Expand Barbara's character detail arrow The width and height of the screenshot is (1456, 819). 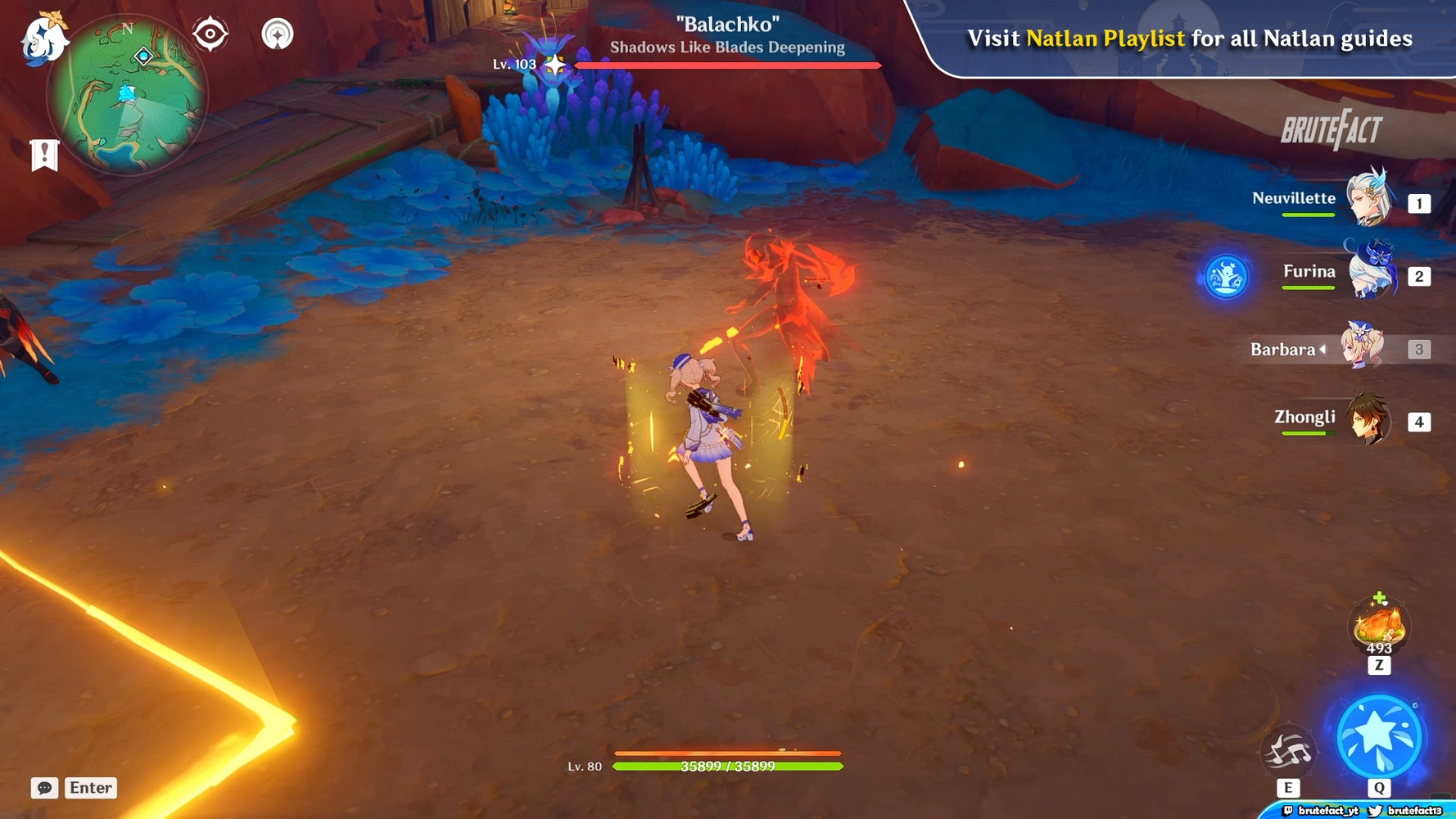1323,349
